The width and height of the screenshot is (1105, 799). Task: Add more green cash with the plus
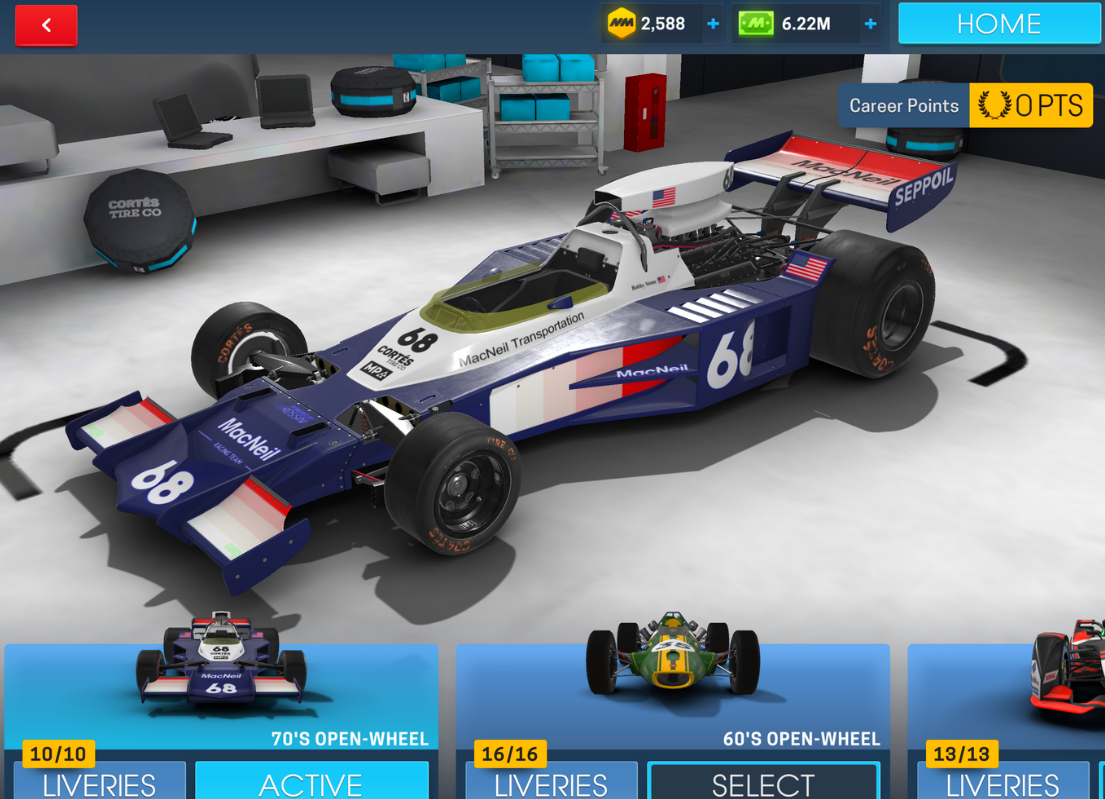870,24
